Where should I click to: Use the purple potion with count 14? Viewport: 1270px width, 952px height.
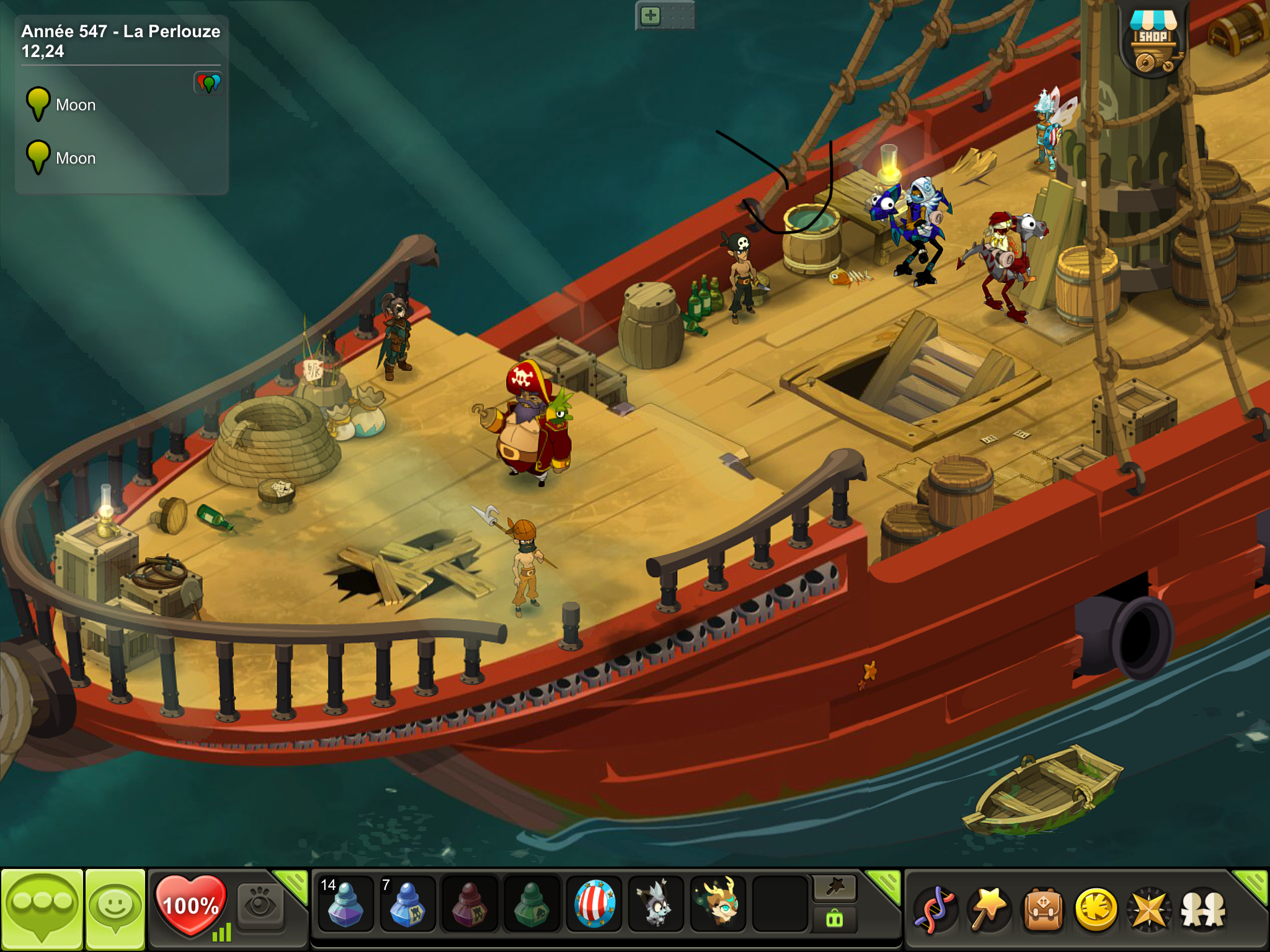click(x=345, y=905)
